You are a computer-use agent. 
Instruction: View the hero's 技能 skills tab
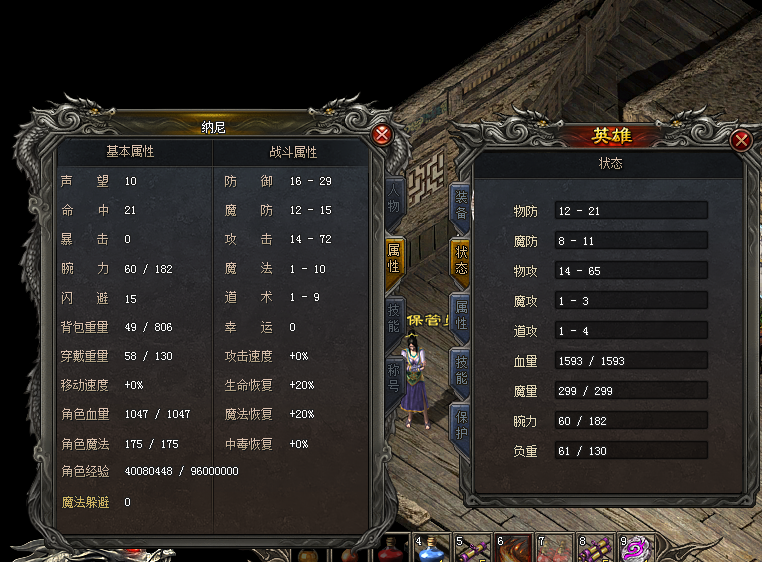461,370
